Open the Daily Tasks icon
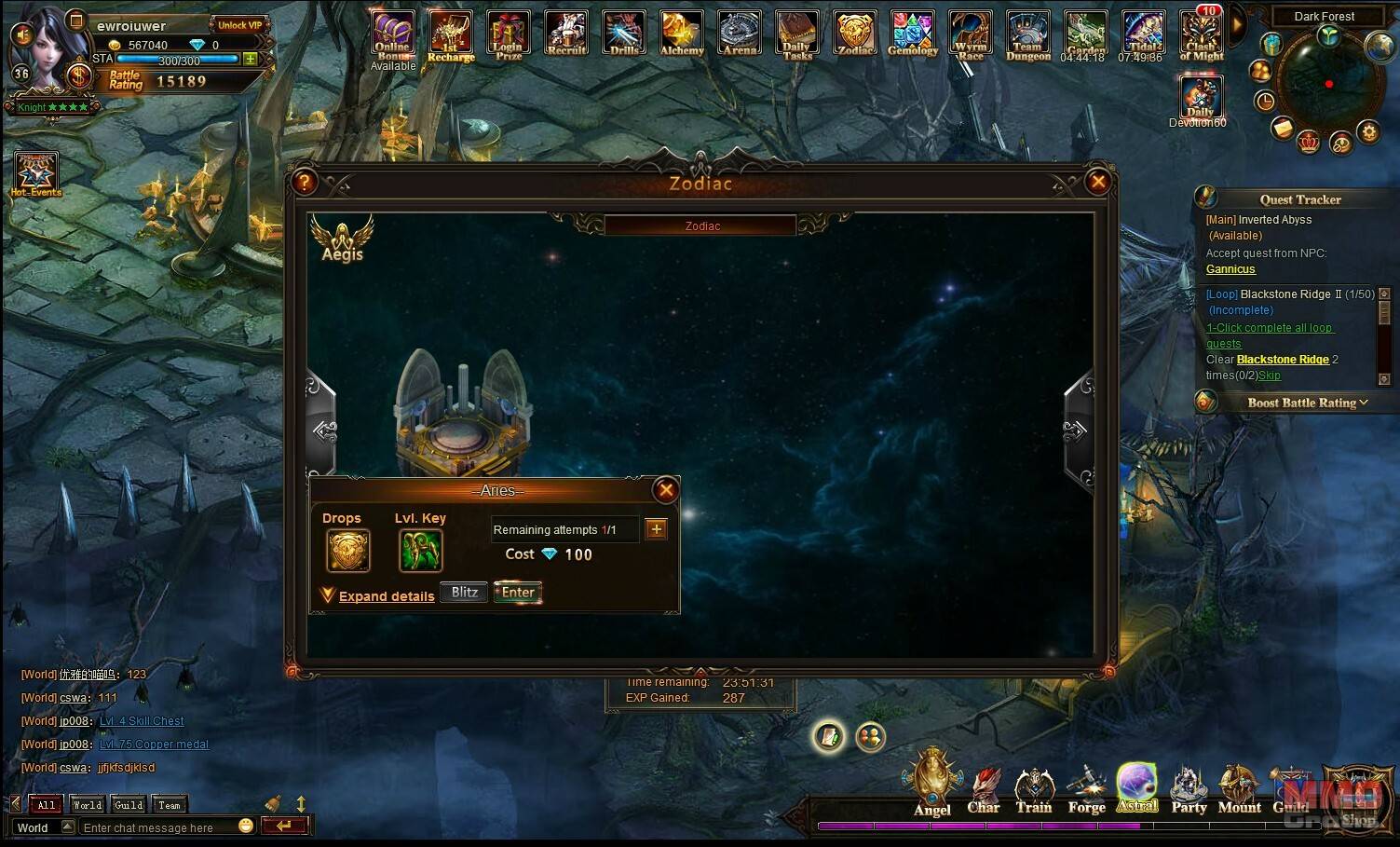 tap(797, 34)
